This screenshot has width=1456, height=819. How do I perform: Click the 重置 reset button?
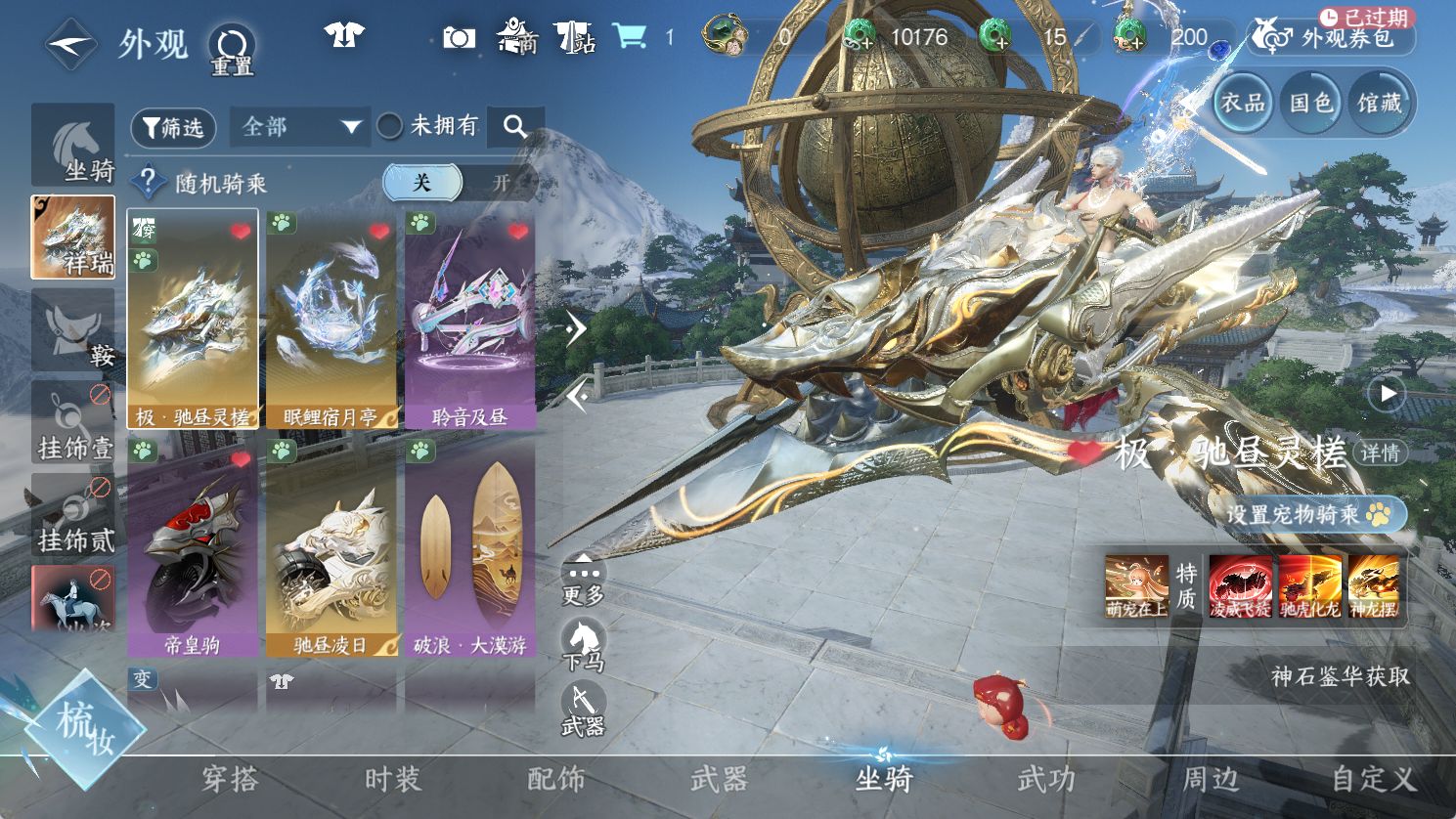pos(232,49)
